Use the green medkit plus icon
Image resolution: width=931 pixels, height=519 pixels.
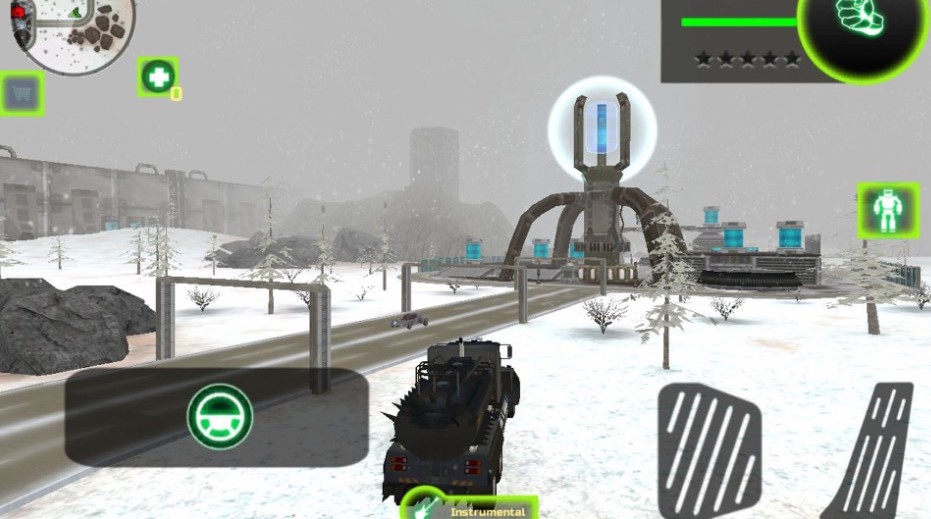(157, 77)
